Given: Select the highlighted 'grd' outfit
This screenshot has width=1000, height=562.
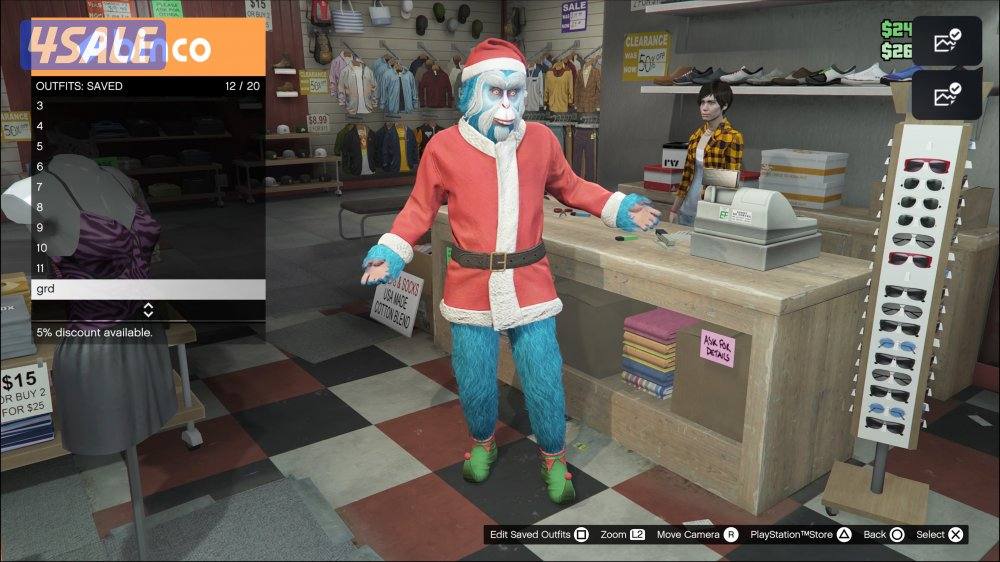Looking at the screenshot, I should click(x=148, y=289).
